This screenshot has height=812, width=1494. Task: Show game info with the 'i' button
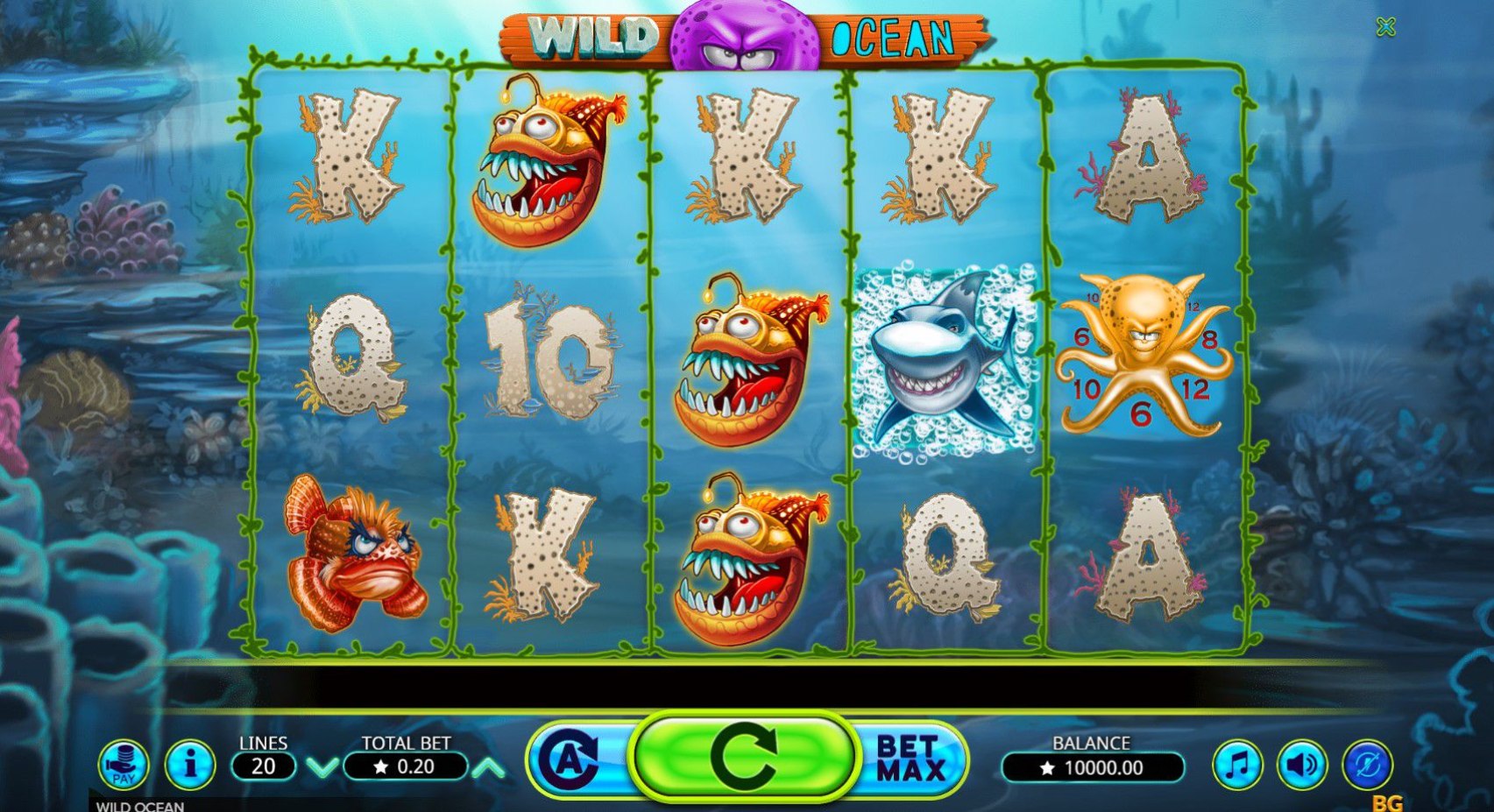(189, 764)
